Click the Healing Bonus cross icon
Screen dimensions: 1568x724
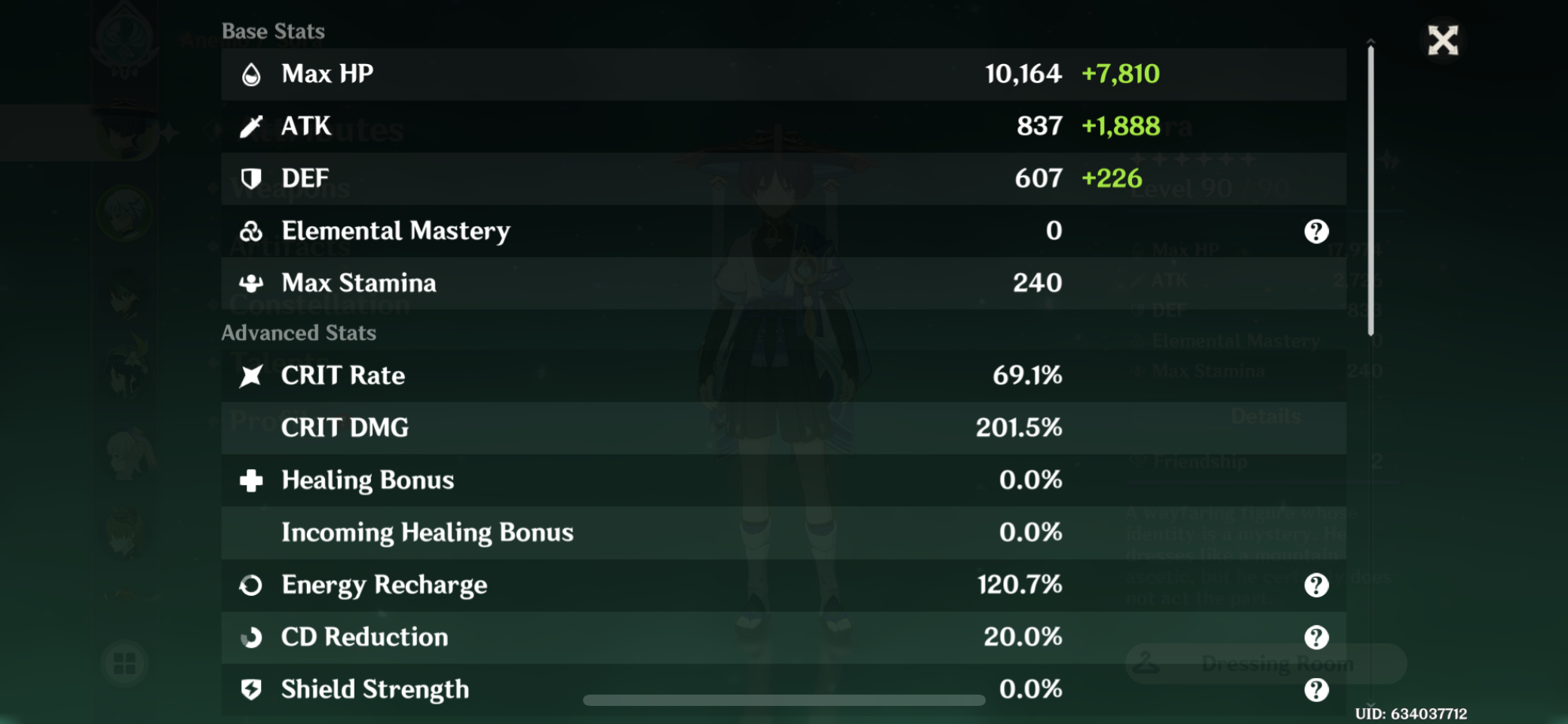click(x=252, y=480)
